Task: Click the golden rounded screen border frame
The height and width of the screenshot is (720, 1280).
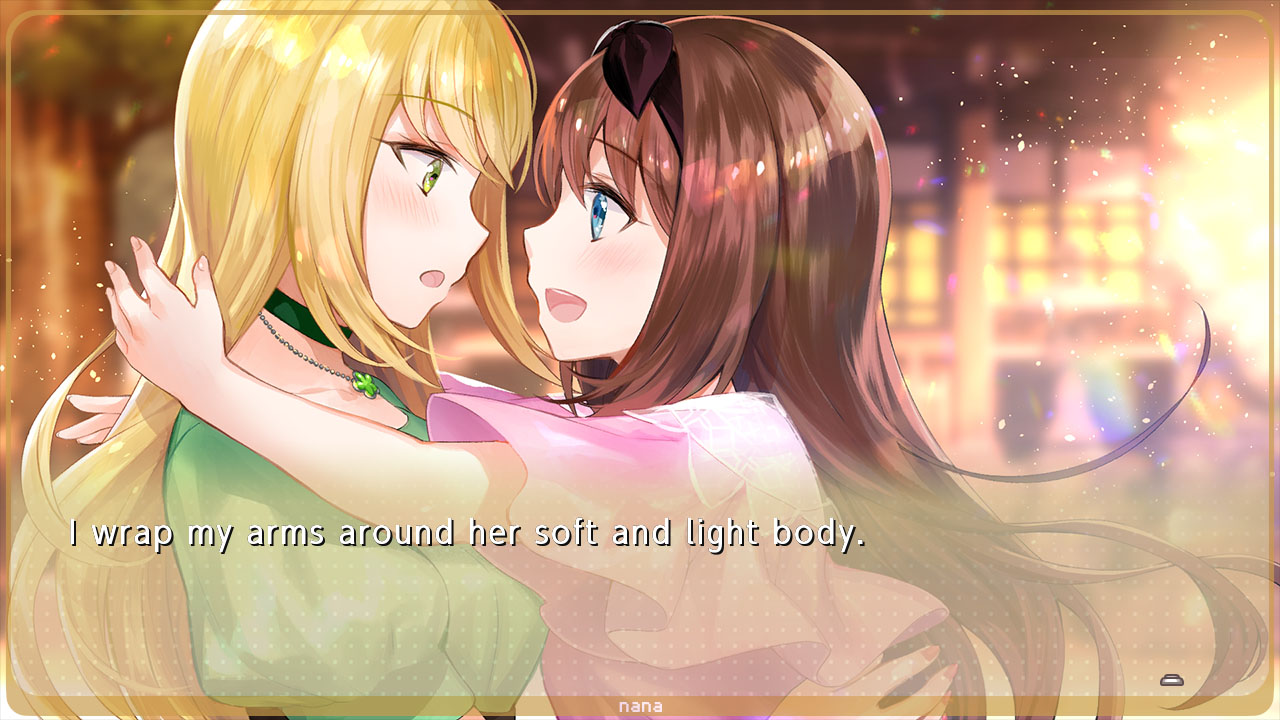Action: pos(640,10)
